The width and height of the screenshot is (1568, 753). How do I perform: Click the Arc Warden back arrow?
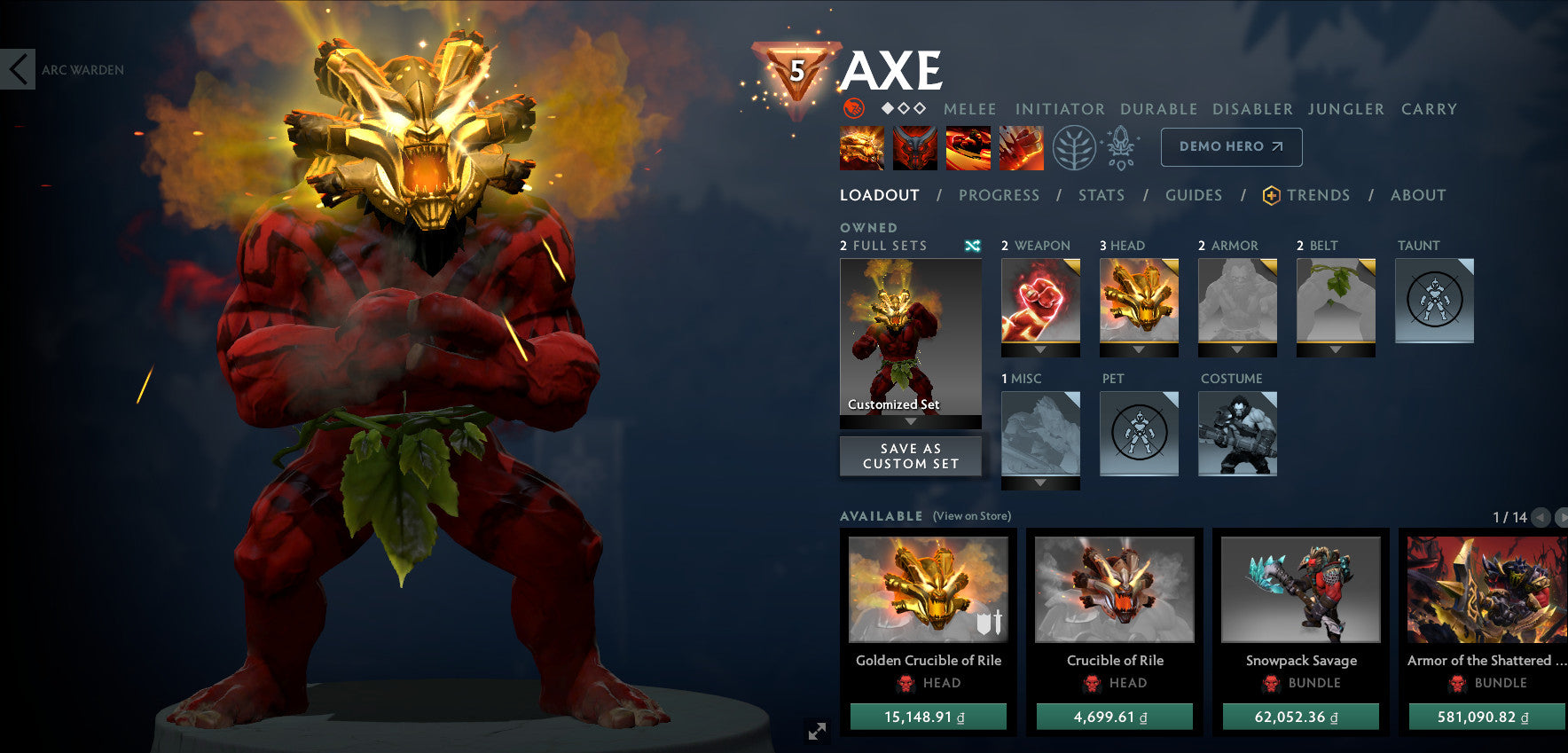16,69
